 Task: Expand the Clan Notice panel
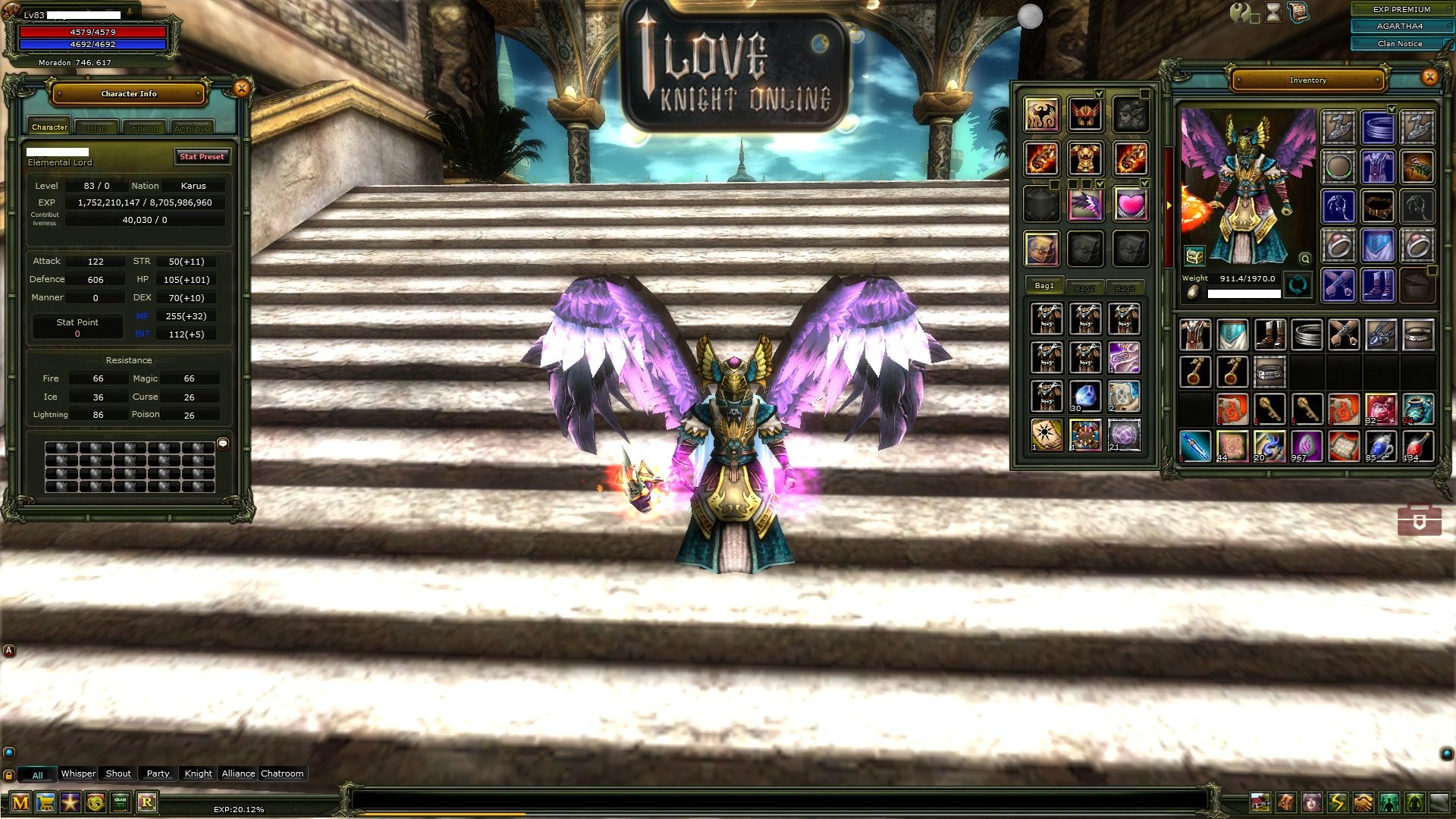point(1401,44)
